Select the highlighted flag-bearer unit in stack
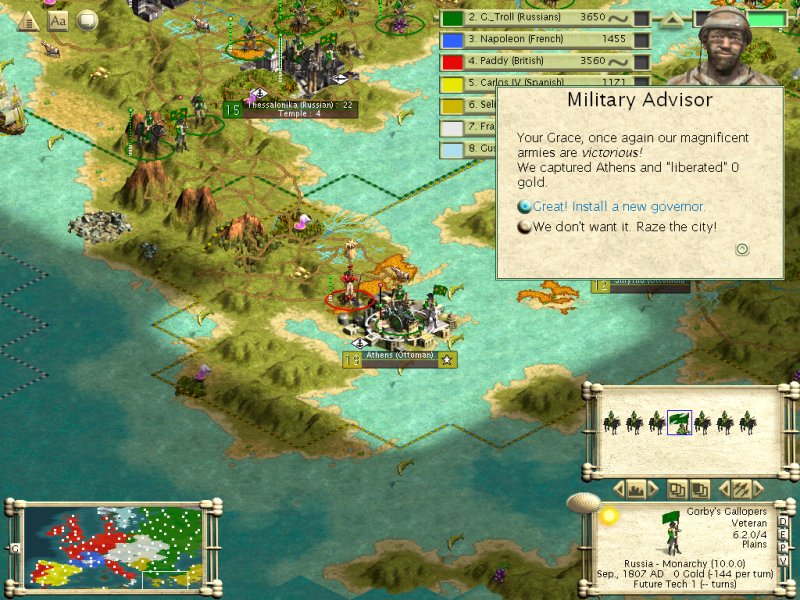 (679, 422)
